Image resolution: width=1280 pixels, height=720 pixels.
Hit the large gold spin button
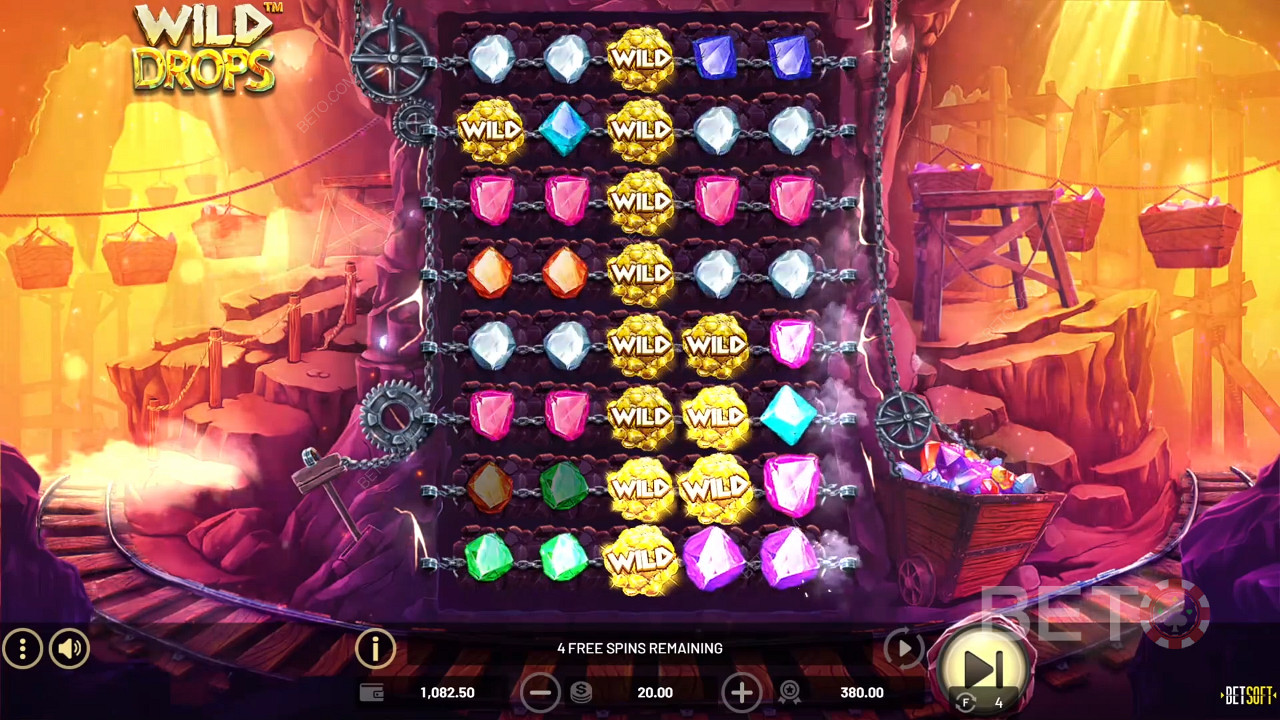coord(982,668)
